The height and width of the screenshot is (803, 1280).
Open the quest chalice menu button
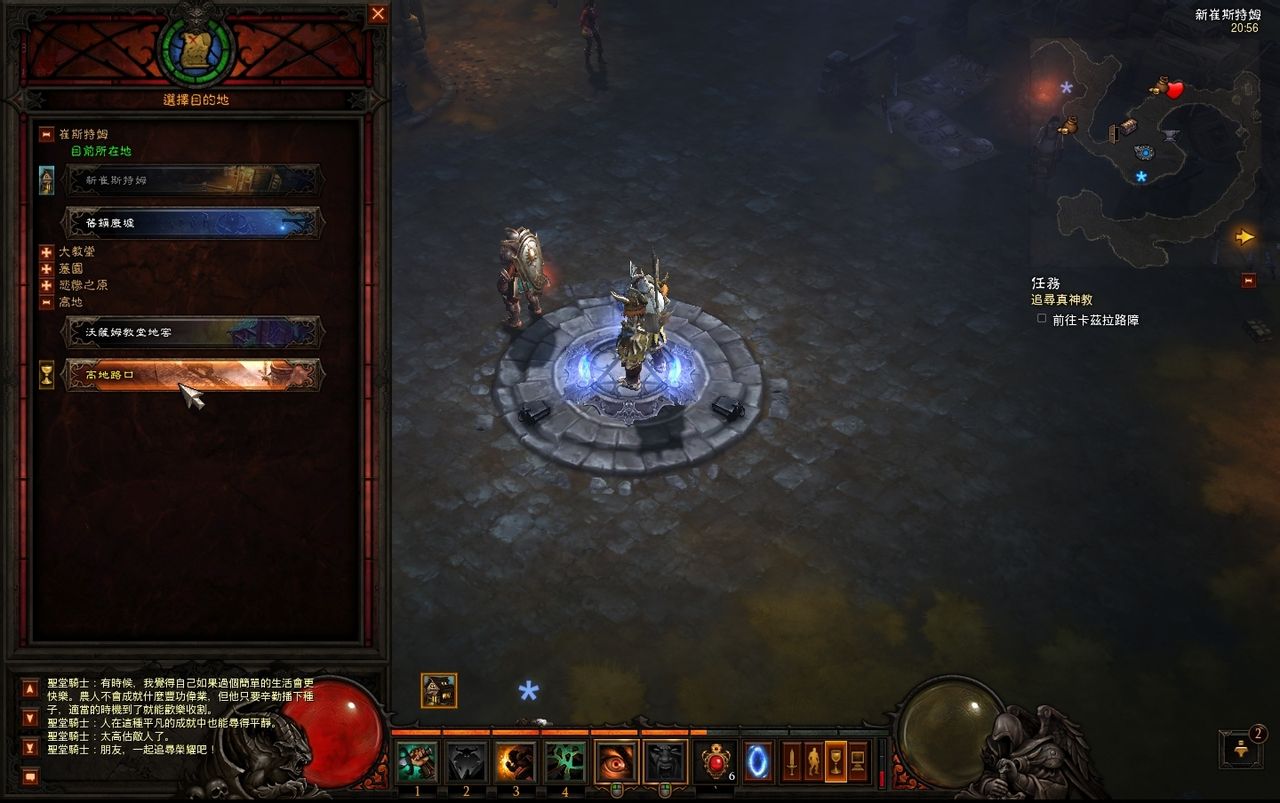835,762
